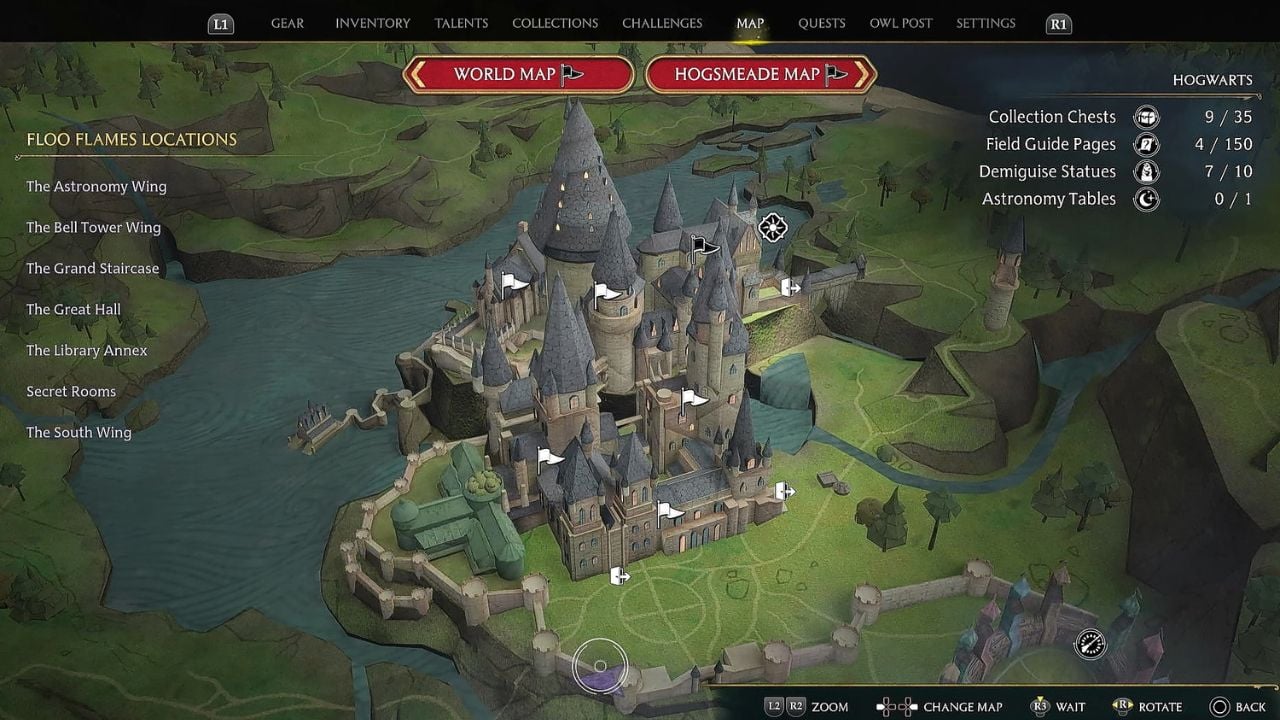Open the Talents tab
The width and height of the screenshot is (1280, 720).
pyautogui.click(x=461, y=23)
